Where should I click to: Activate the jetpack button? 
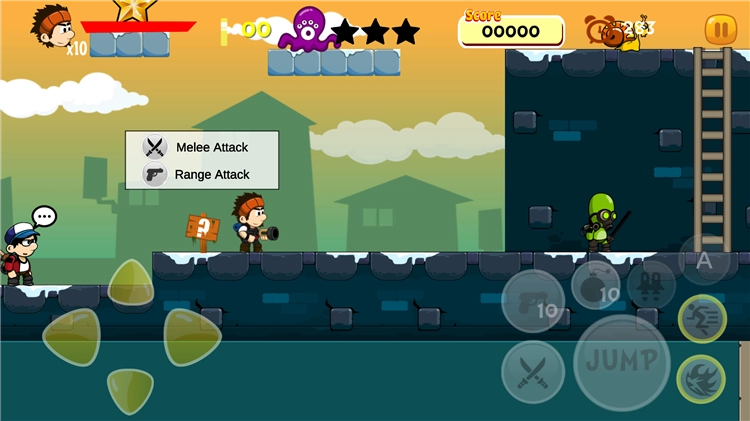click(x=651, y=284)
